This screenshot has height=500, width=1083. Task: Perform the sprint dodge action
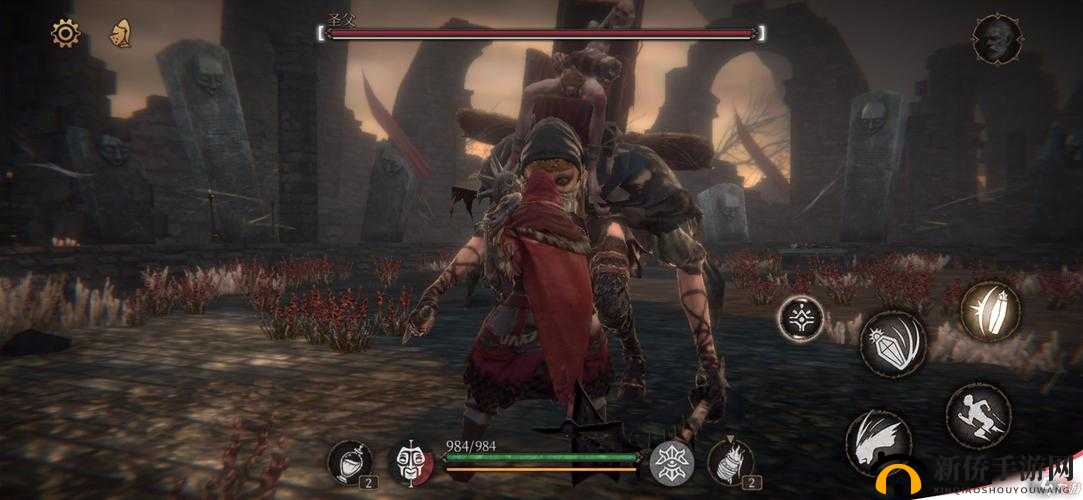pos(977,416)
